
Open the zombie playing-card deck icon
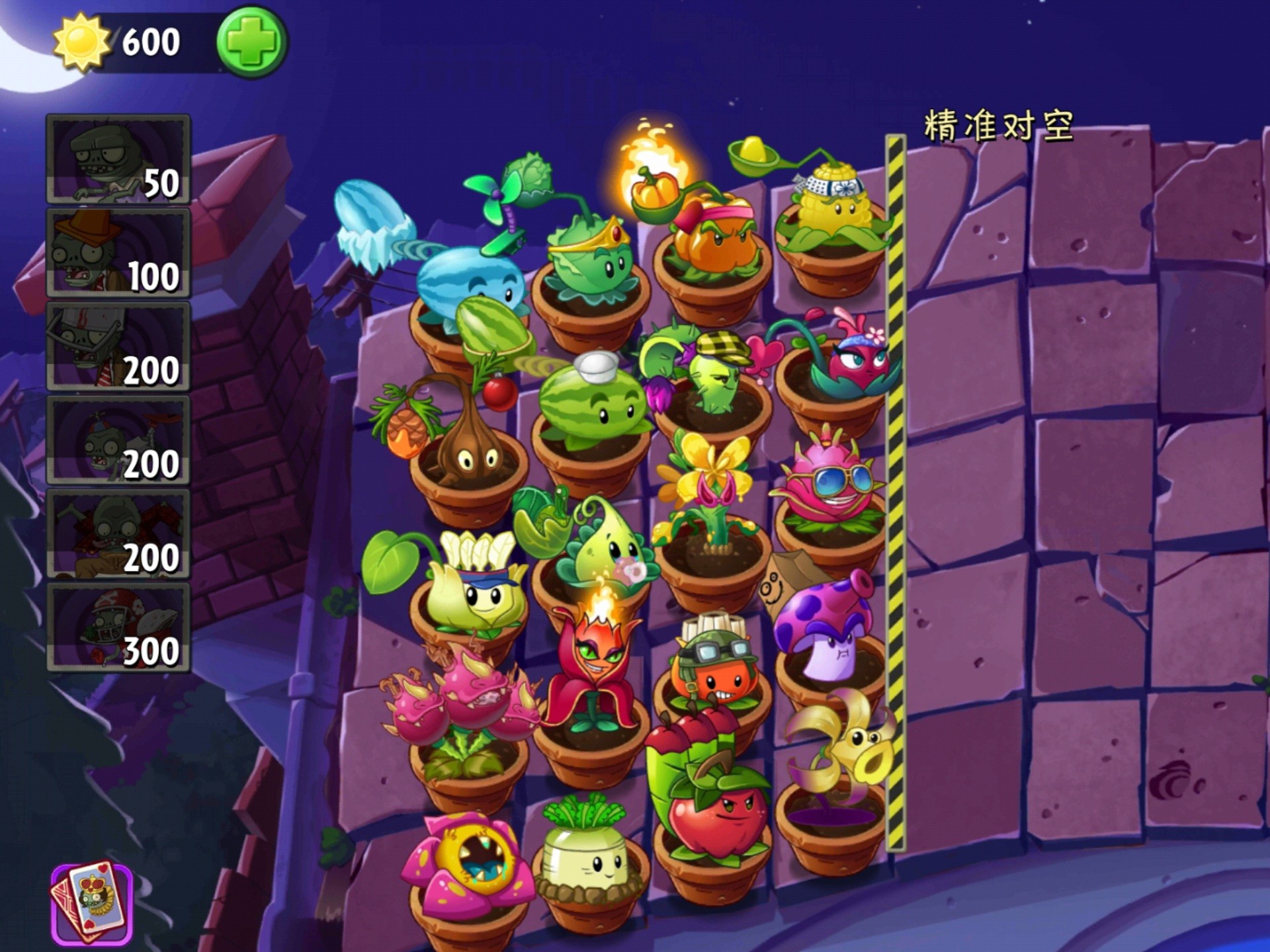pyautogui.click(x=92, y=903)
